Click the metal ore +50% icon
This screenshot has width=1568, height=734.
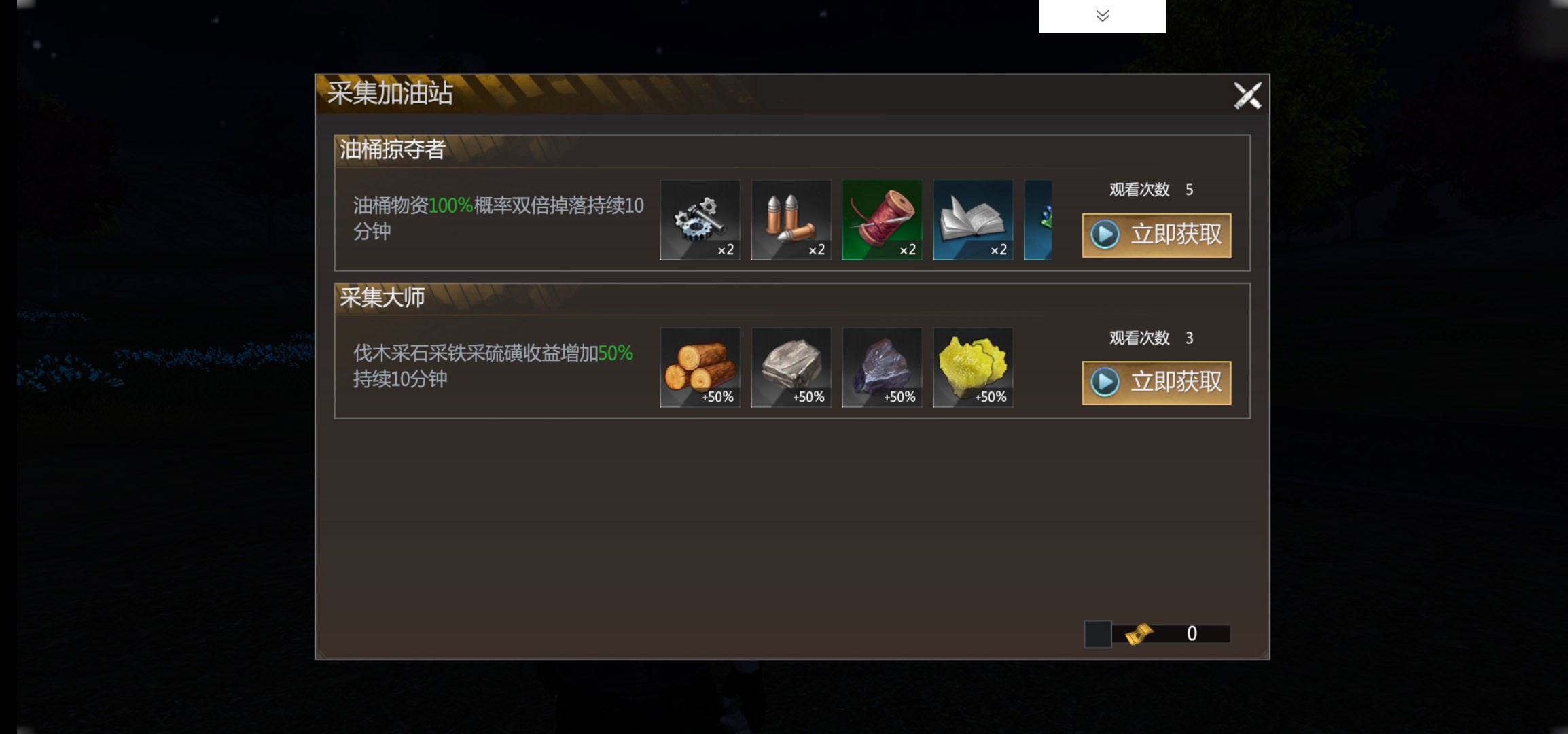pyautogui.click(x=883, y=368)
